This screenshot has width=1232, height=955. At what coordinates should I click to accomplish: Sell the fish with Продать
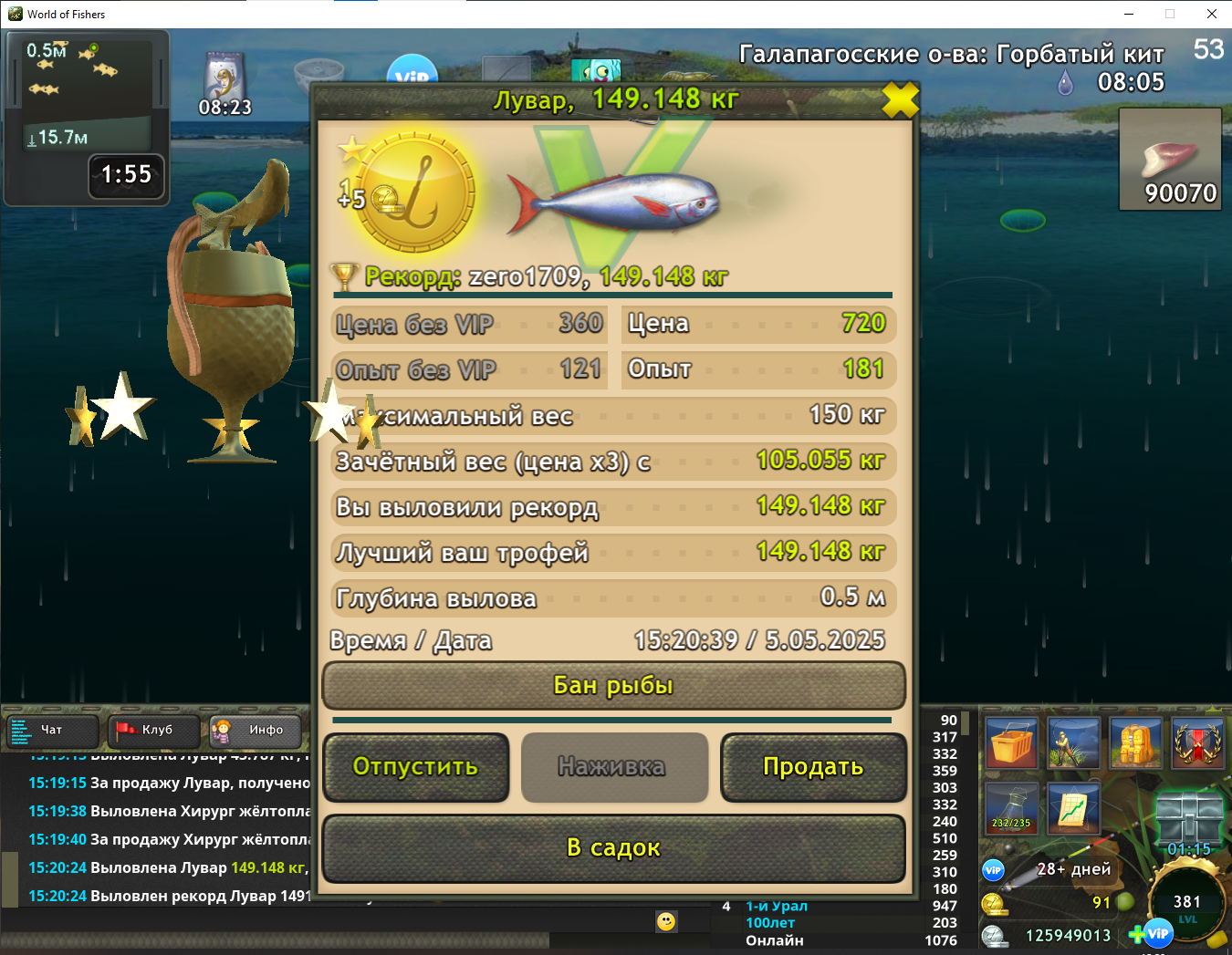813,767
